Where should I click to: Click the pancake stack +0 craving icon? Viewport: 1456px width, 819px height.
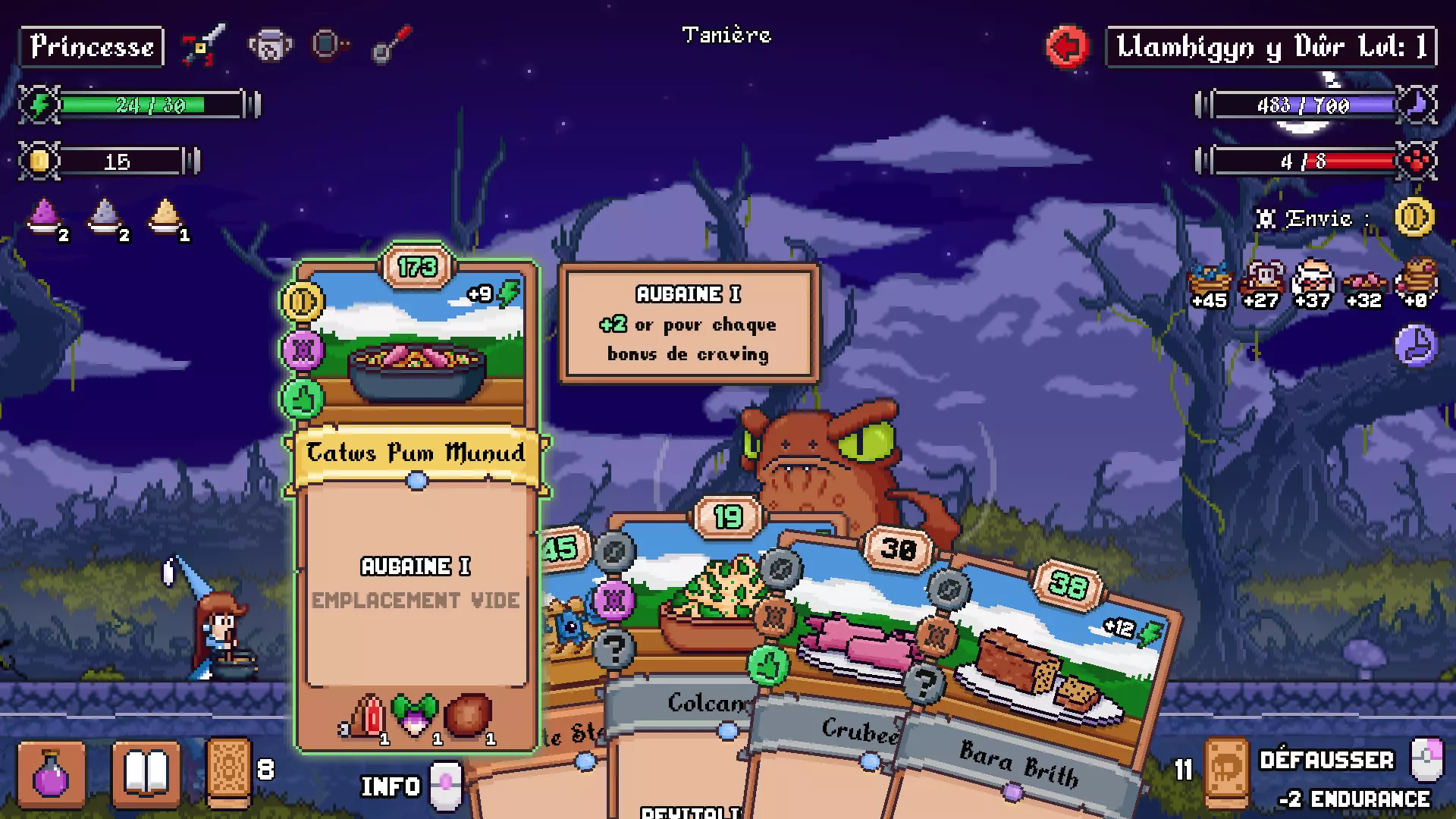coord(1418,284)
